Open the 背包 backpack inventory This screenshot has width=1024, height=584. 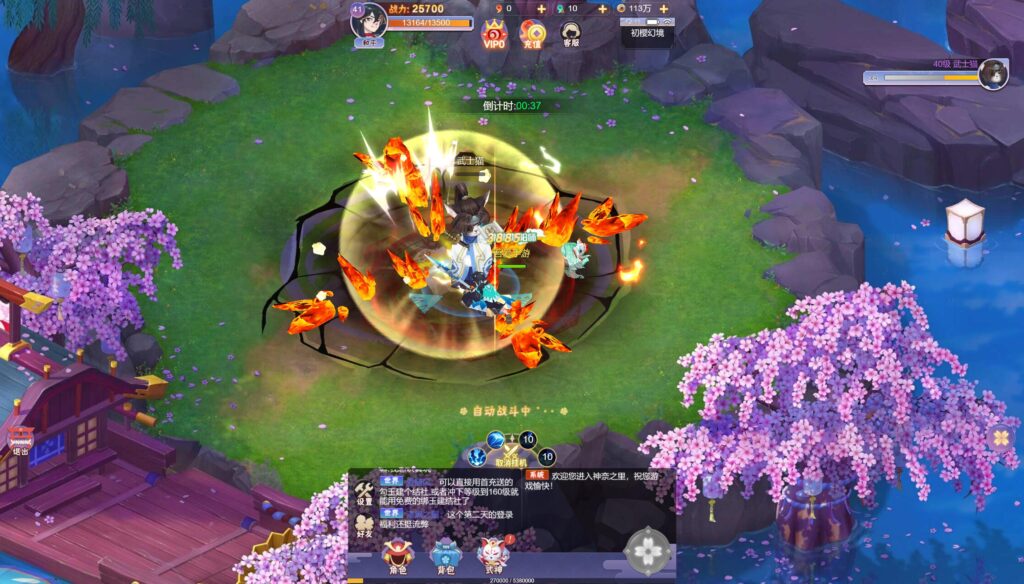[x=445, y=555]
